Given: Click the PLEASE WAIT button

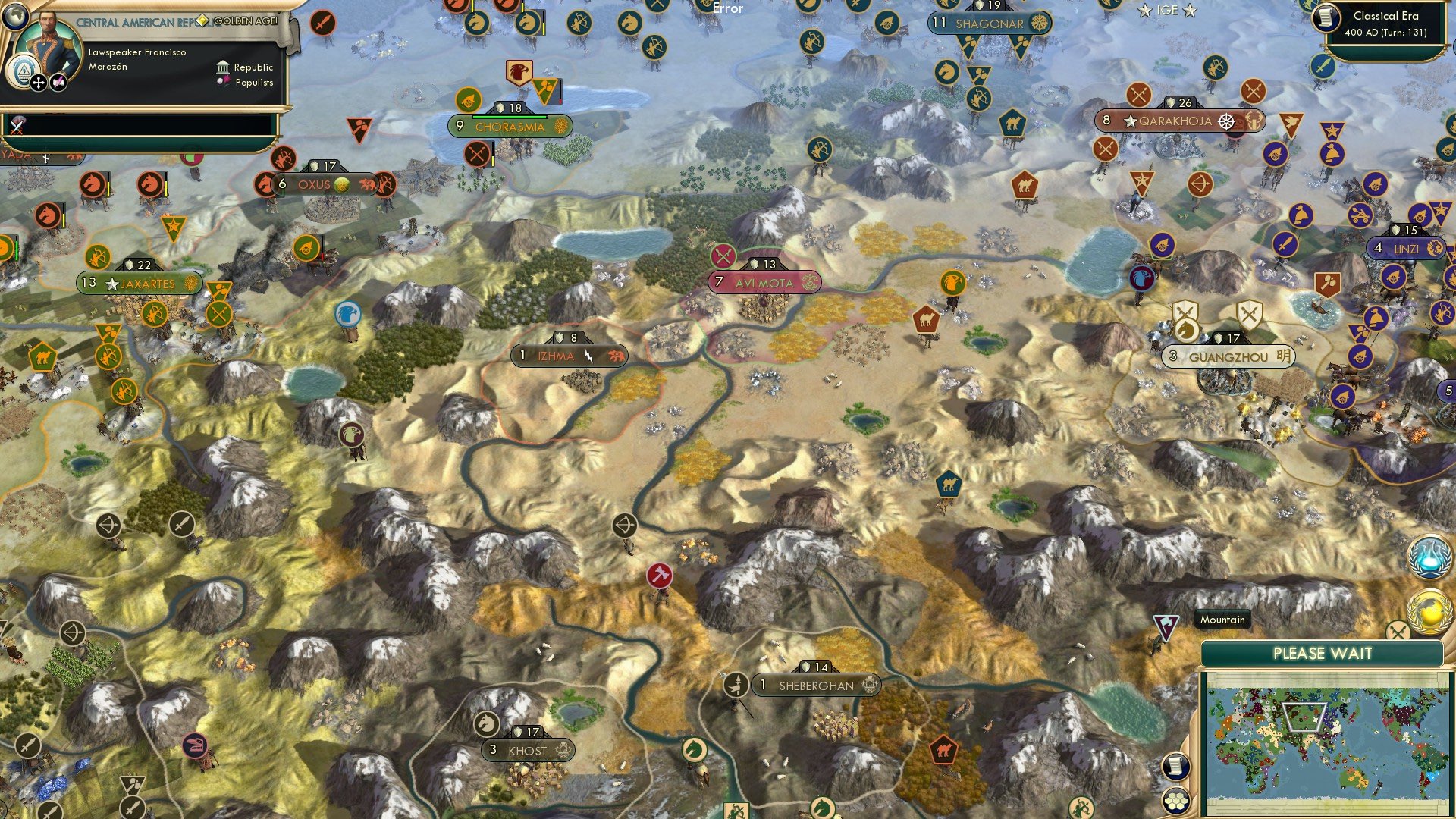Looking at the screenshot, I should point(1323,653).
